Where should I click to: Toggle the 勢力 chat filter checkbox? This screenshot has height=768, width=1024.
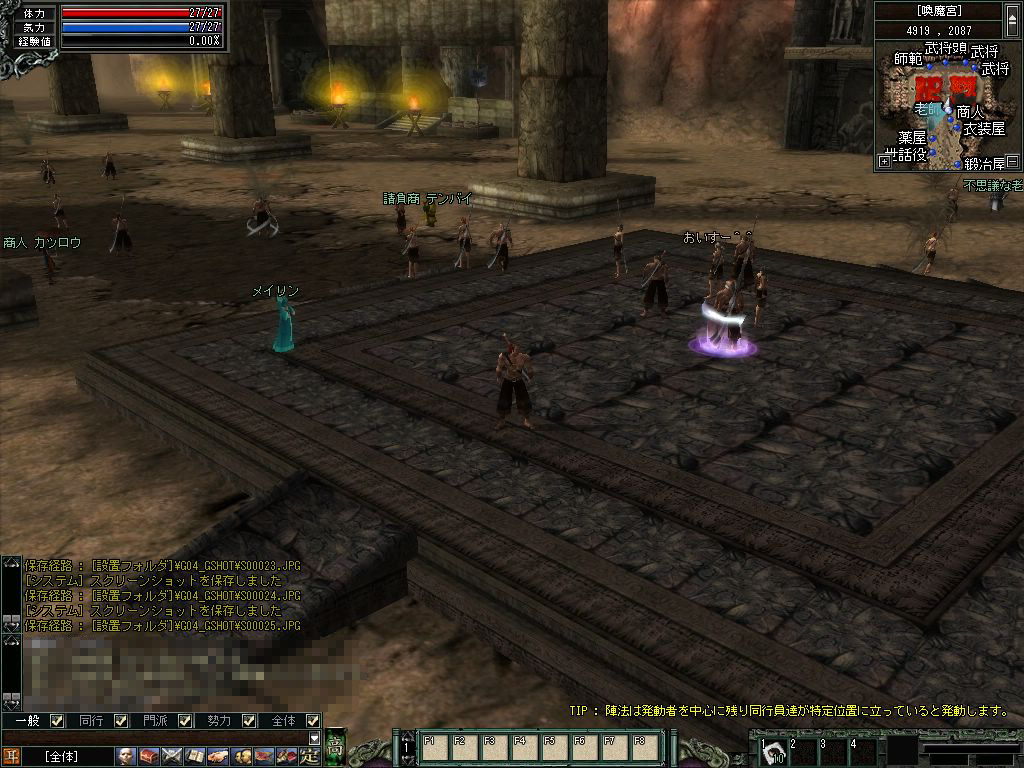click(x=249, y=720)
